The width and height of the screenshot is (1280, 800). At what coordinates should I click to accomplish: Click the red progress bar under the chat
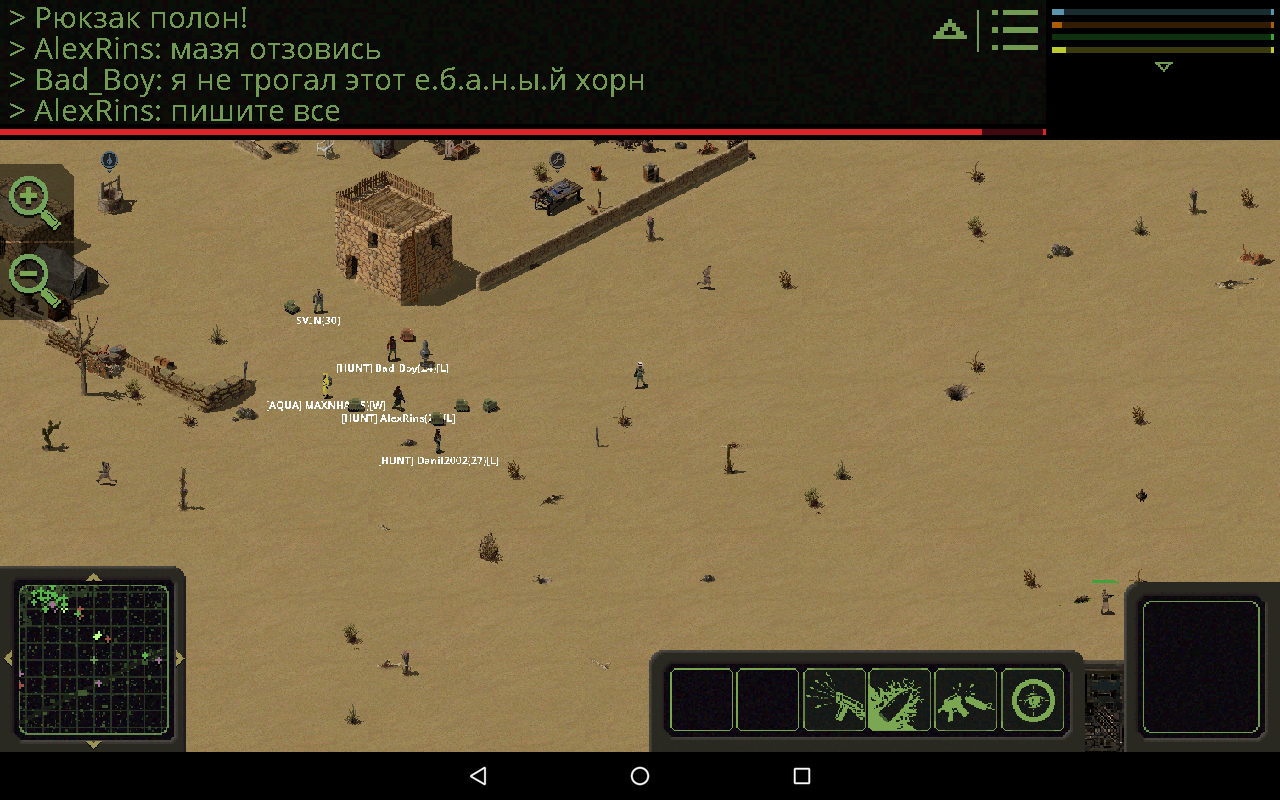[520, 131]
